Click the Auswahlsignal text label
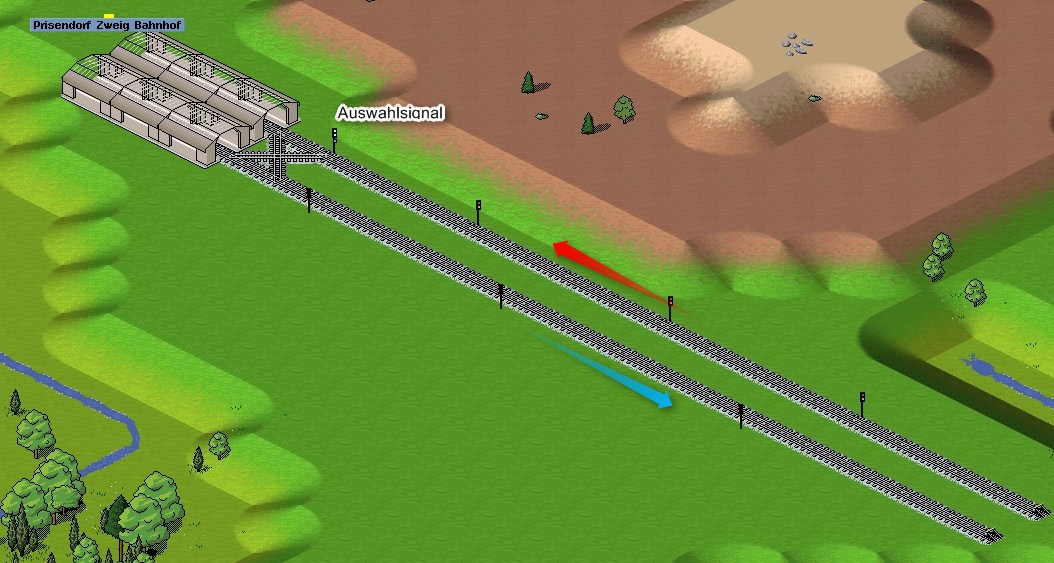 point(389,113)
